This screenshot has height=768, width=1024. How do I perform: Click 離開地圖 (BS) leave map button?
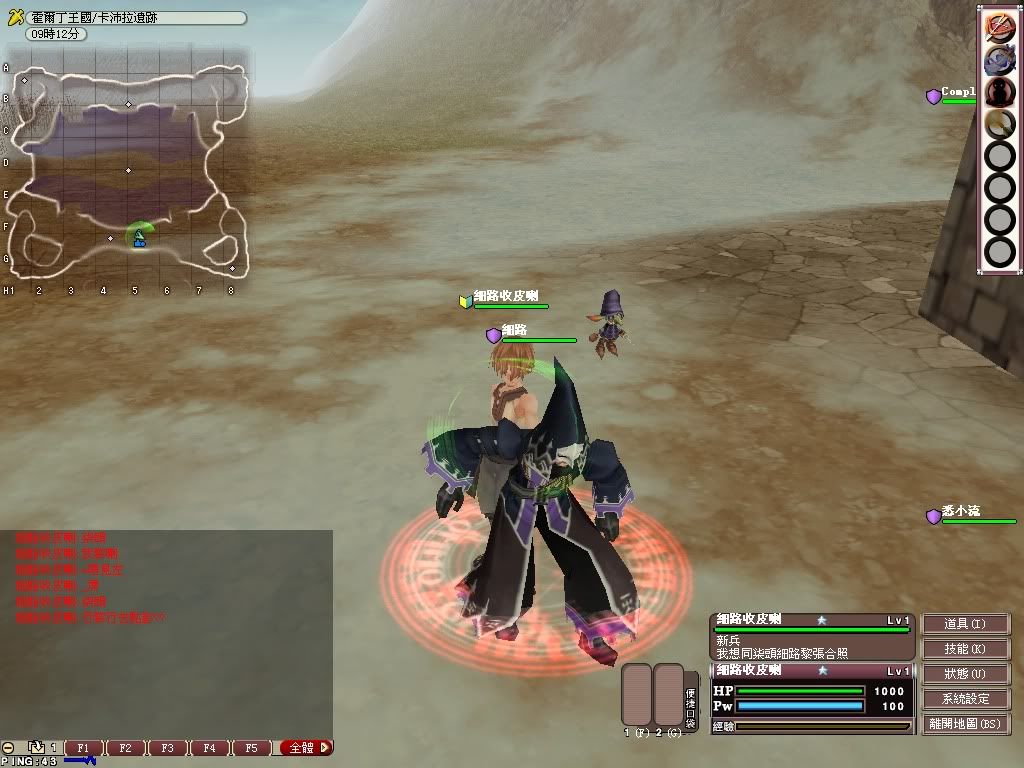(x=965, y=724)
